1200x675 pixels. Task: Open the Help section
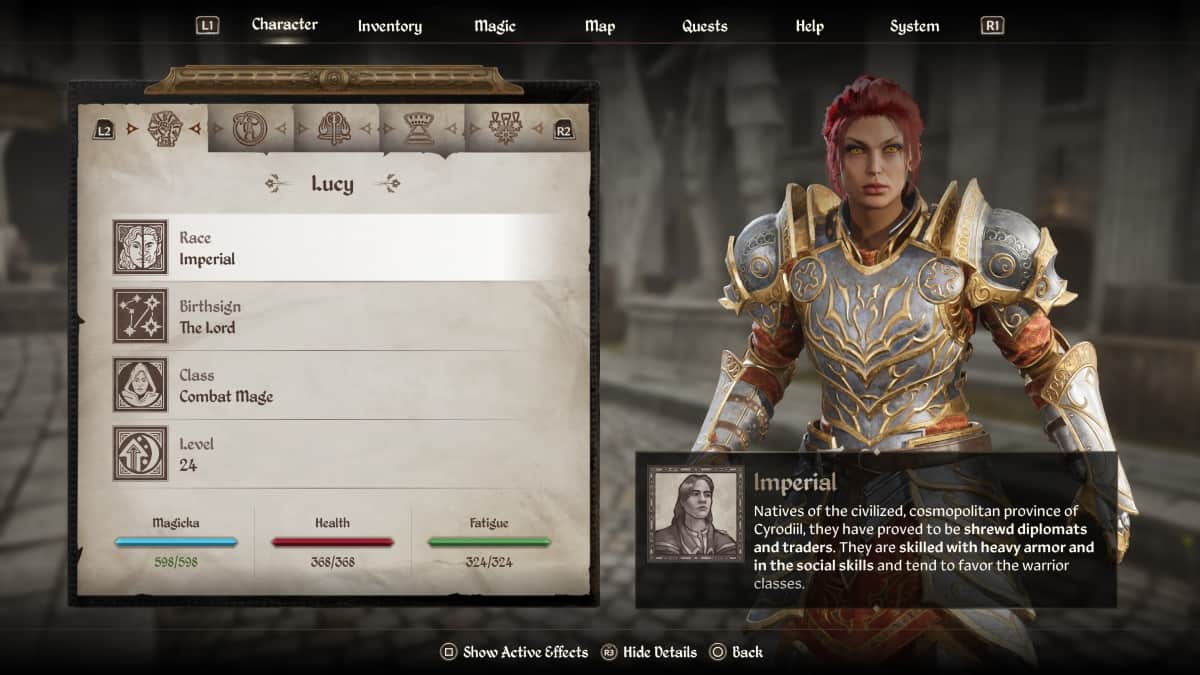coord(809,26)
